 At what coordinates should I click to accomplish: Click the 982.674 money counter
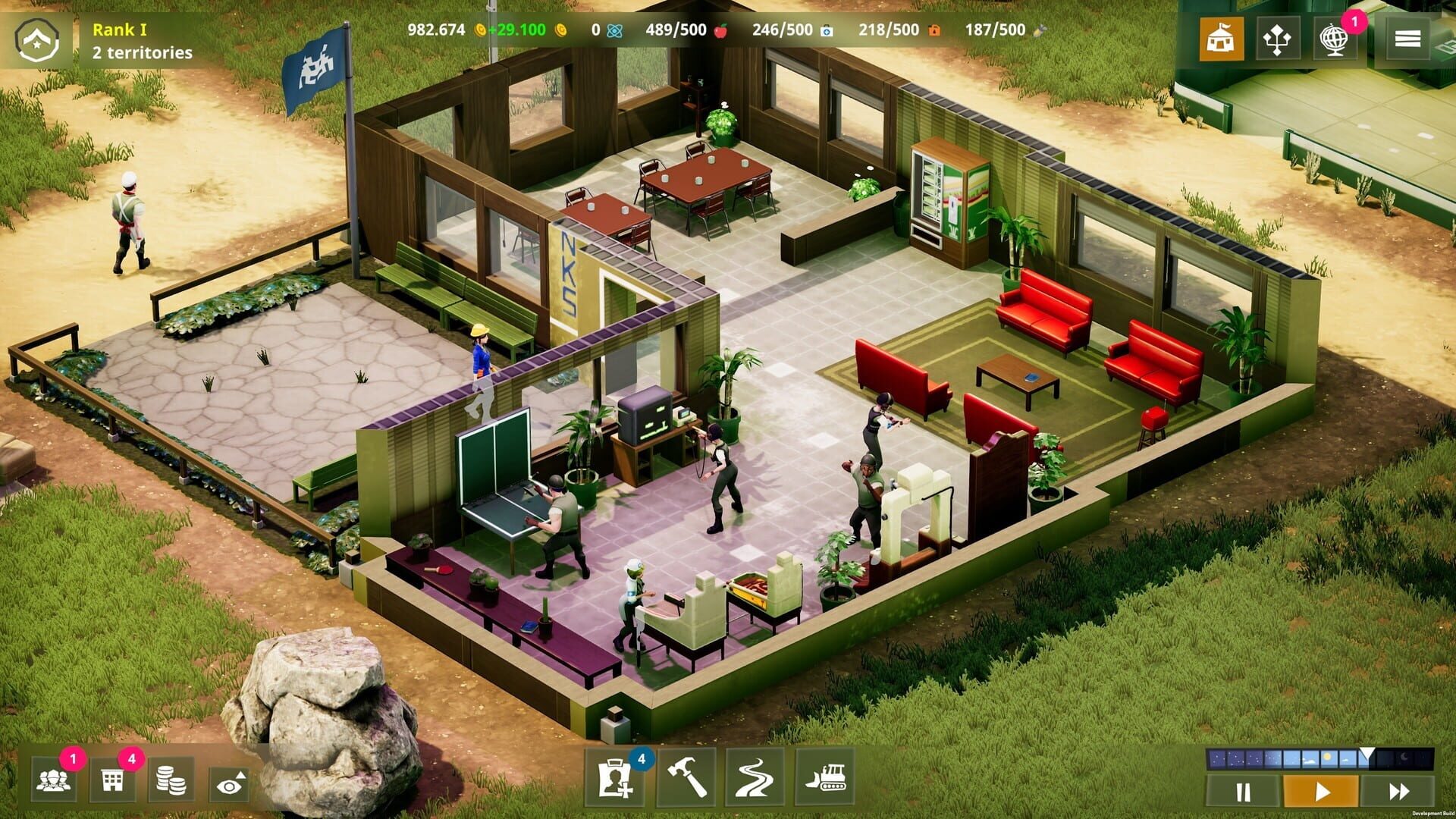pyautogui.click(x=435, y=30)
